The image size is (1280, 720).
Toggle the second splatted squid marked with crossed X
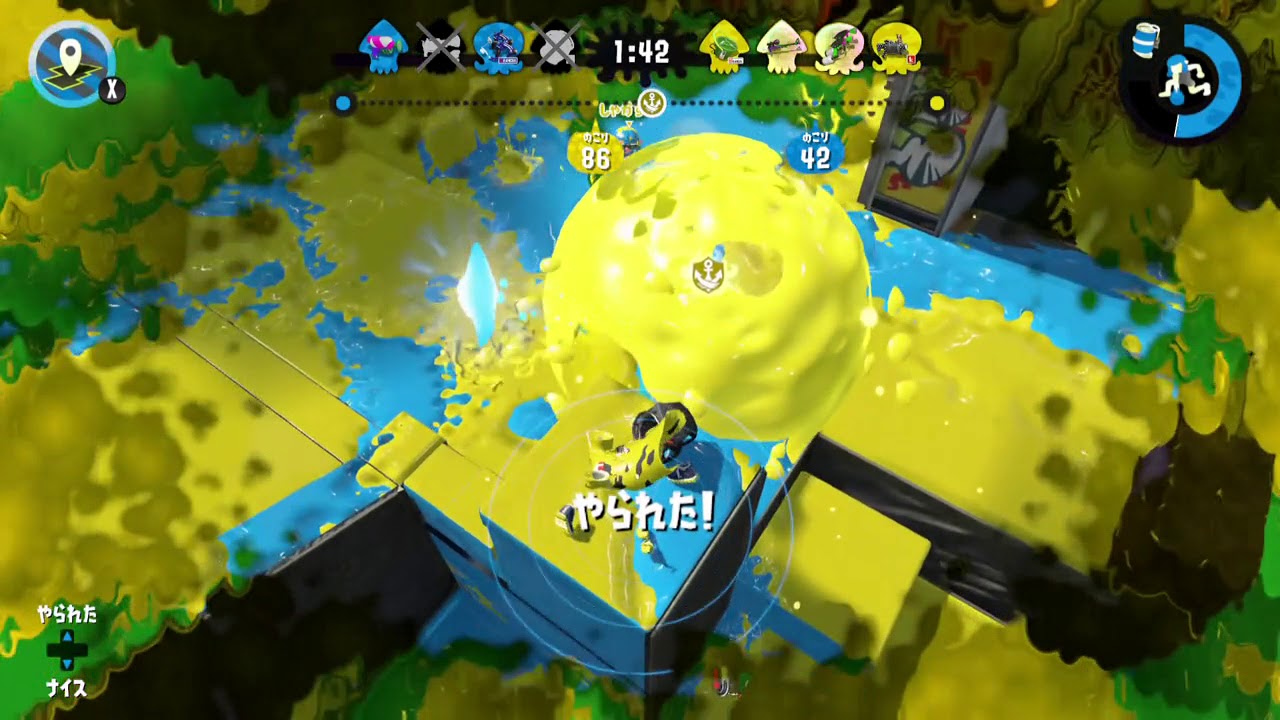(x=556, y=45)
